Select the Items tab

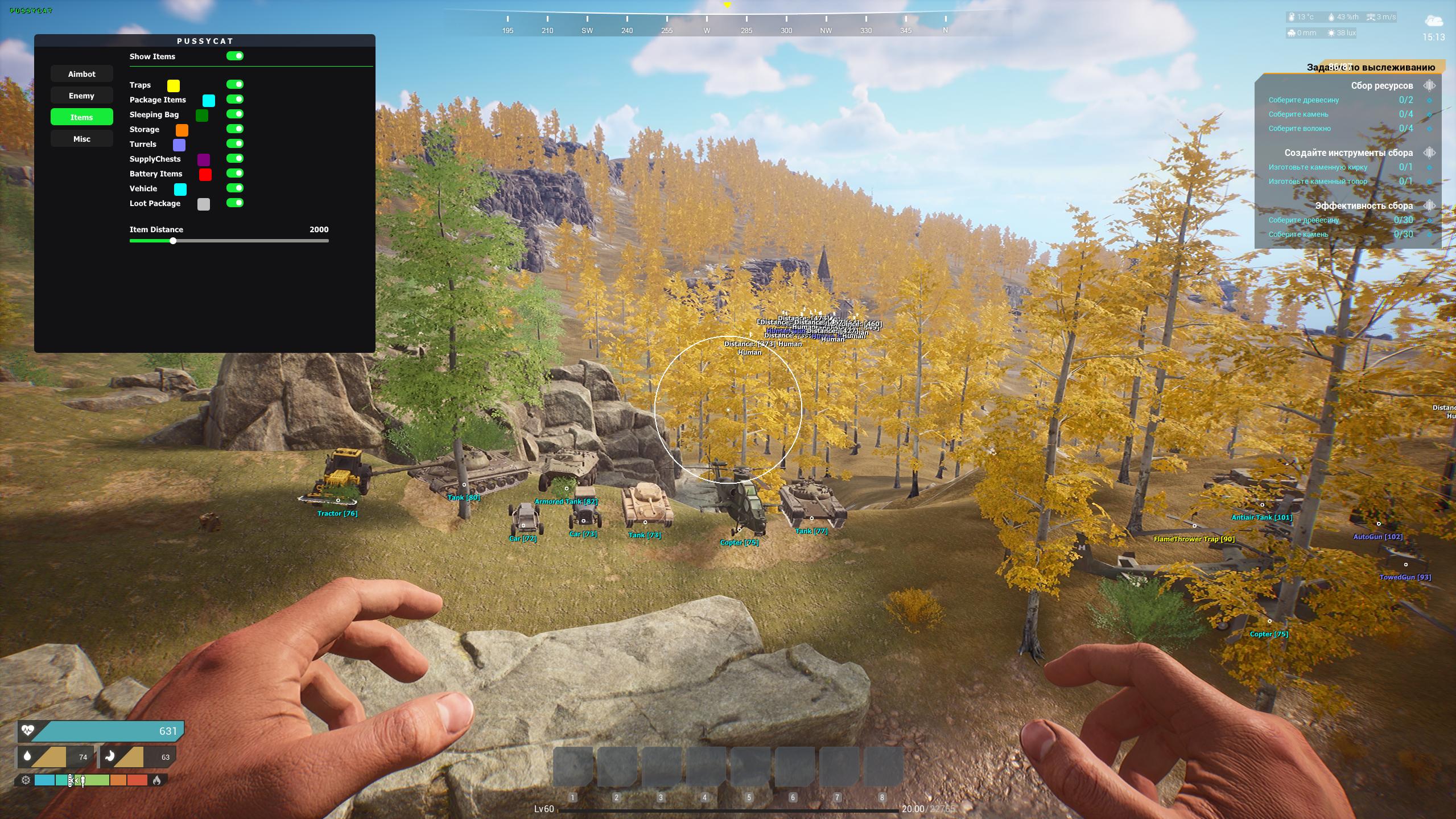click(x=81, y=117)
